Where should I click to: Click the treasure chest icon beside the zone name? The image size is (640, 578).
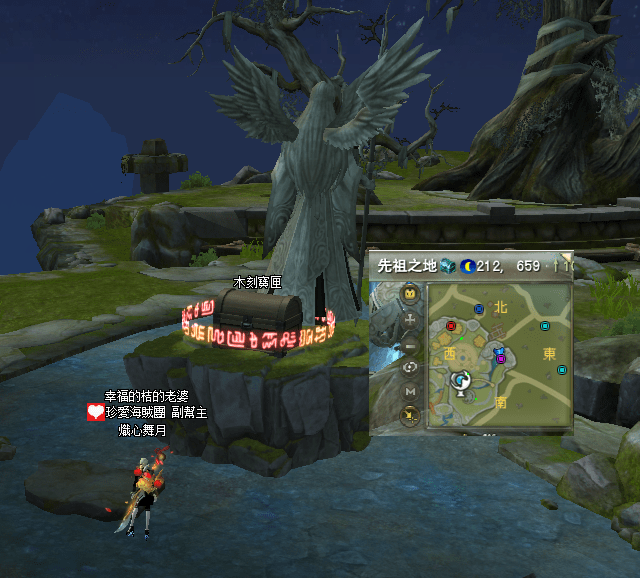coord(448,266)
